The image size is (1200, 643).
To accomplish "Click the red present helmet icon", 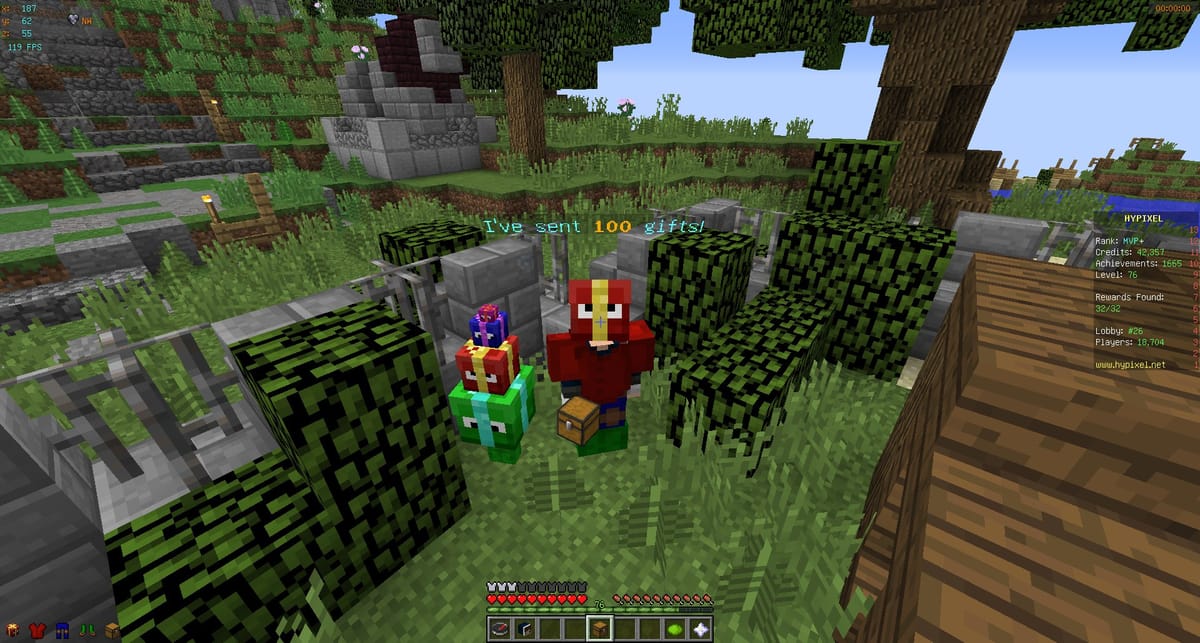I will (10, 630).
